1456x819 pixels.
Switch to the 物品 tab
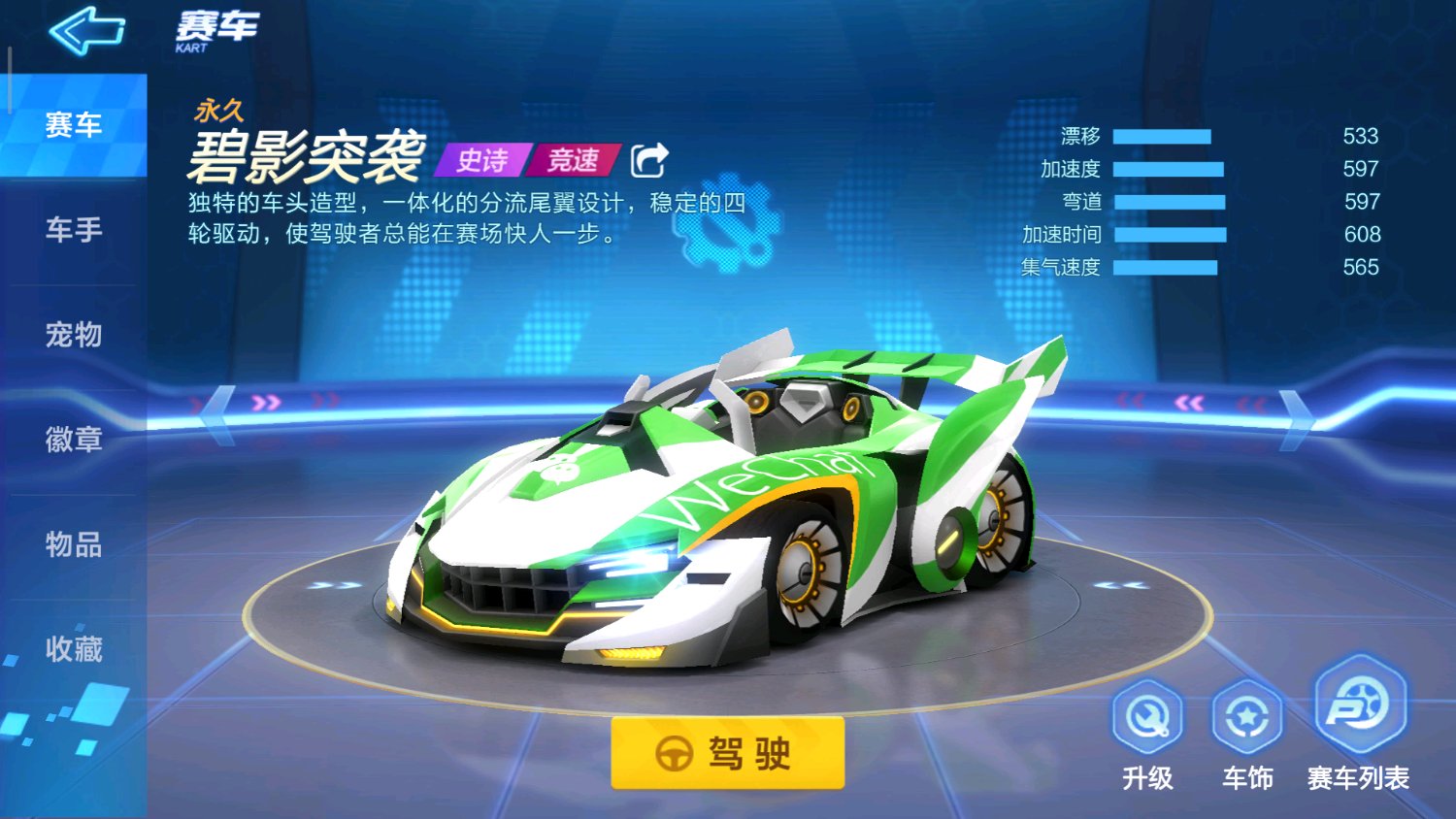[x=74, y=544]
